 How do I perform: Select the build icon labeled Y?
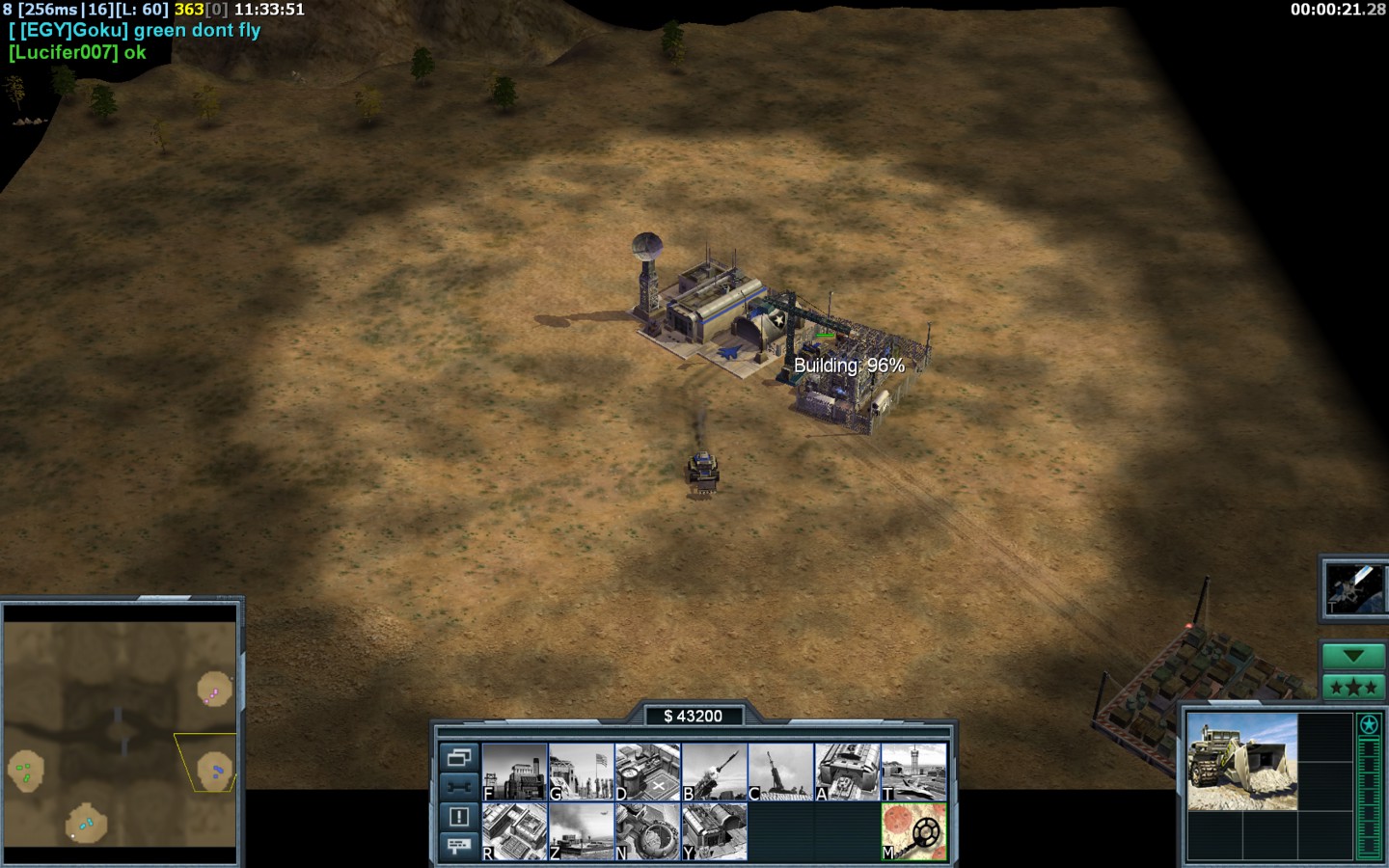coord(715,831)
